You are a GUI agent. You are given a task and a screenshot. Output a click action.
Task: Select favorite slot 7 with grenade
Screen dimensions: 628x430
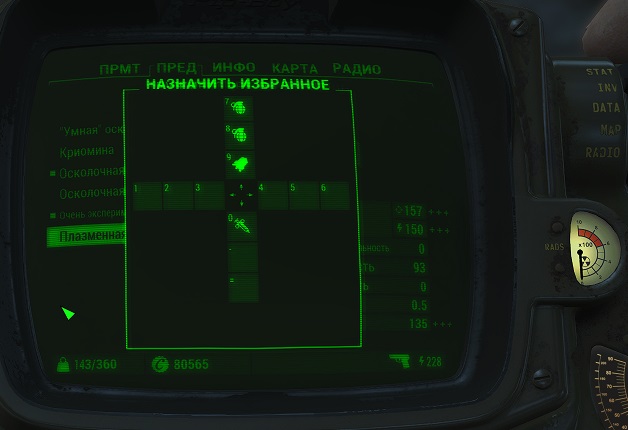point(242,107)
